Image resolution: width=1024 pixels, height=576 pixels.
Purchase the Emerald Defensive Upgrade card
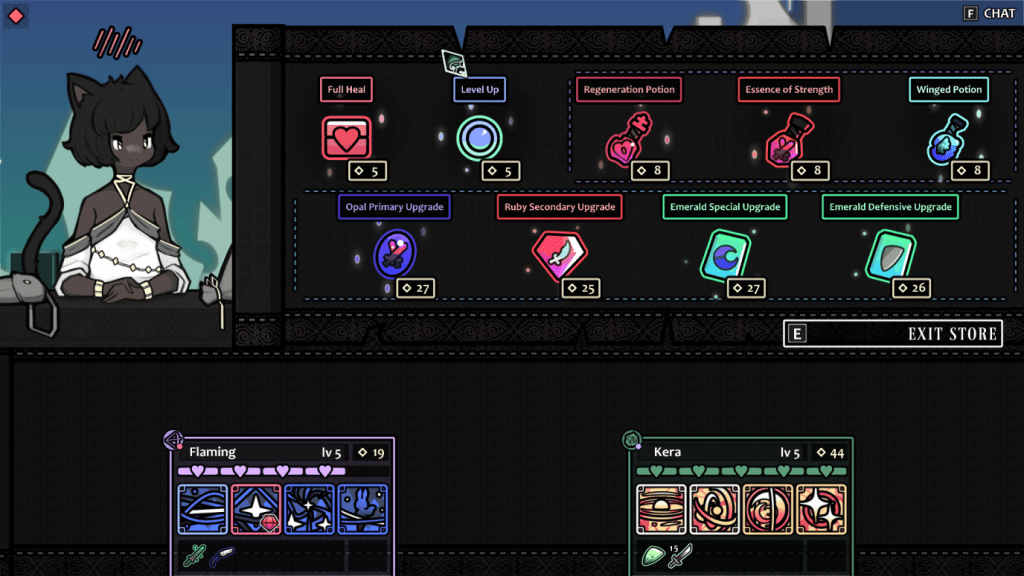(x=888, y=255)
